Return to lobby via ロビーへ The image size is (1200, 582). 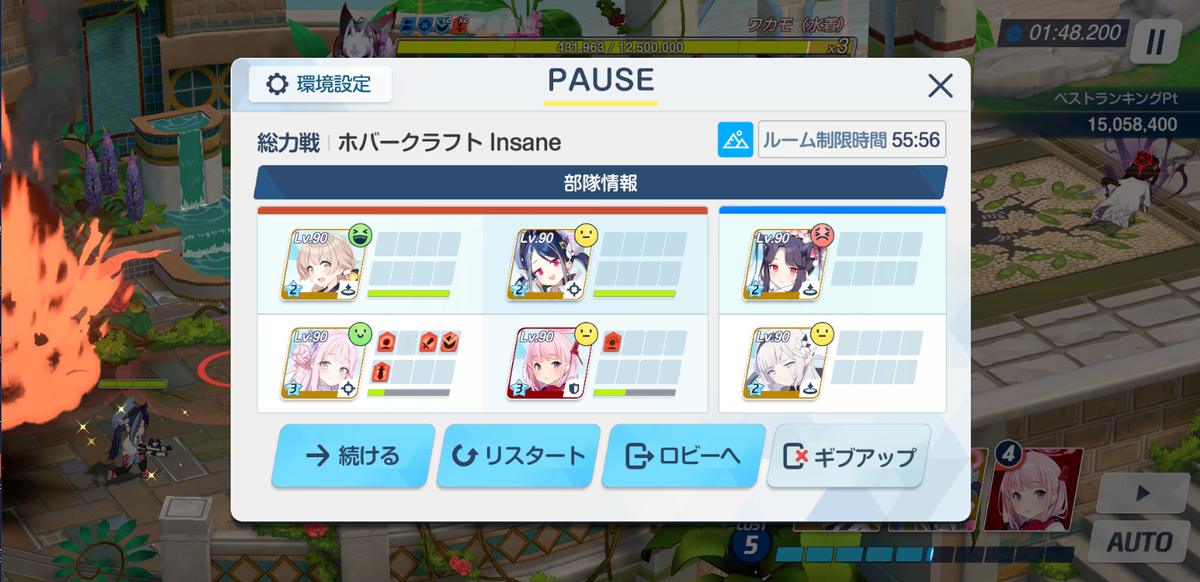pos(683,456)
